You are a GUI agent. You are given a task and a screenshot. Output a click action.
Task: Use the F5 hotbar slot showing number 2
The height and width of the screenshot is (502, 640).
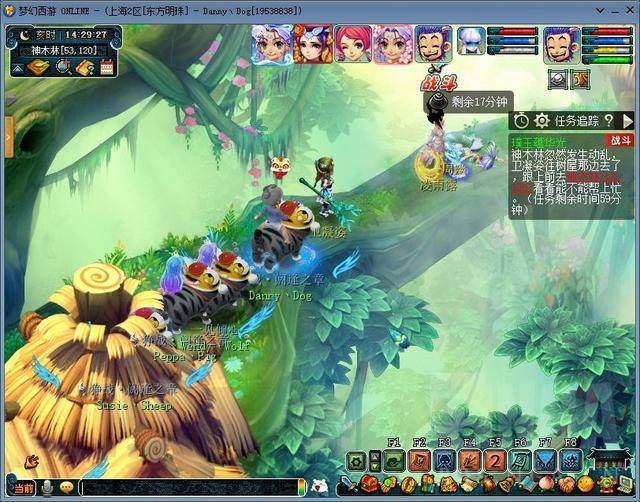(495, 461)
